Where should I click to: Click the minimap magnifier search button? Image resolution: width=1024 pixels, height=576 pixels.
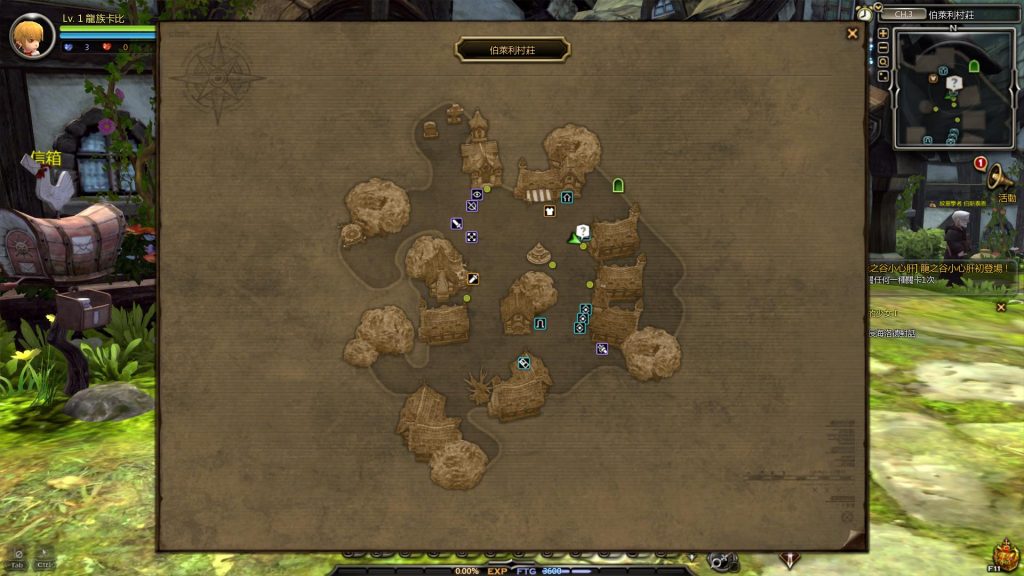tap(883, 61)
